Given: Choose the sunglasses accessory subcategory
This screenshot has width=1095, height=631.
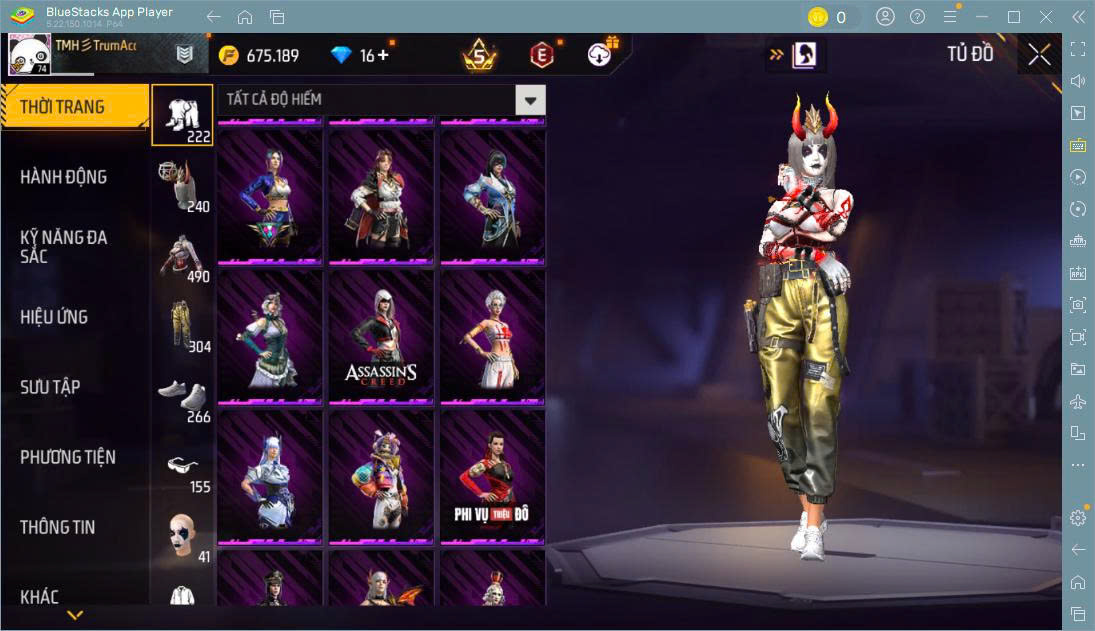Looking at the screenshot, I should coord(182,465).
